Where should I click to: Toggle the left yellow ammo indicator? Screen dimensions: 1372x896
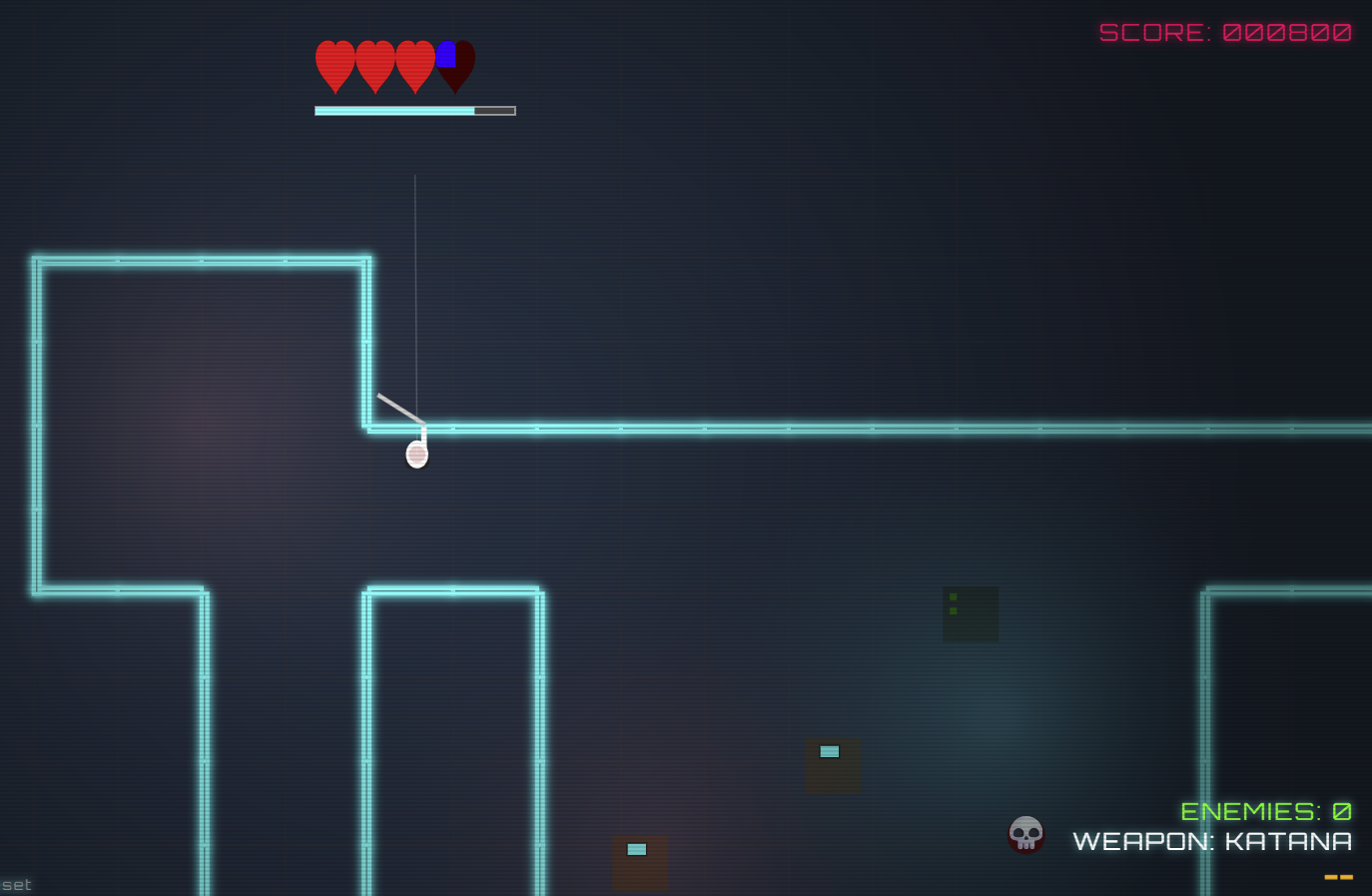point(1332,876)
